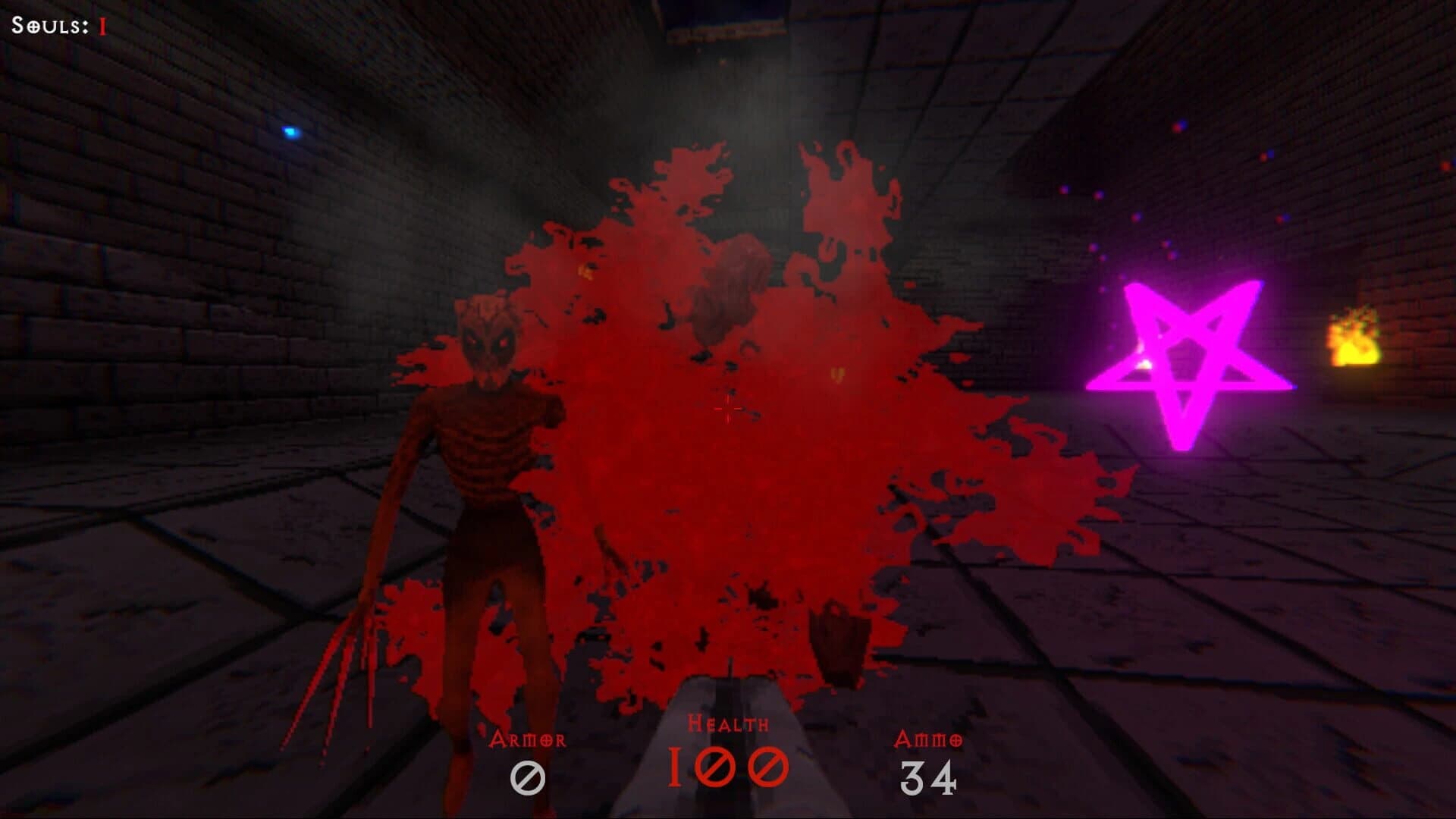The height and width of the screenshot is (819, 1456).
Task: Click the red crosshair reticle
Action: click(728, 409)
